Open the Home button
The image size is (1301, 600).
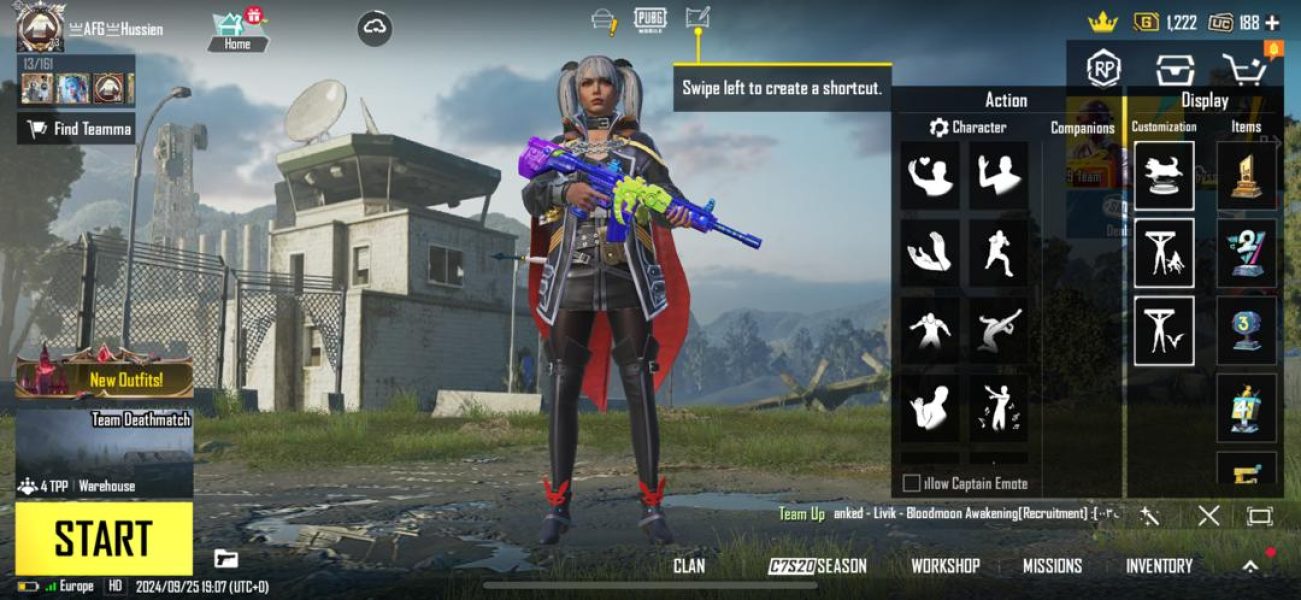pos(237,33)
